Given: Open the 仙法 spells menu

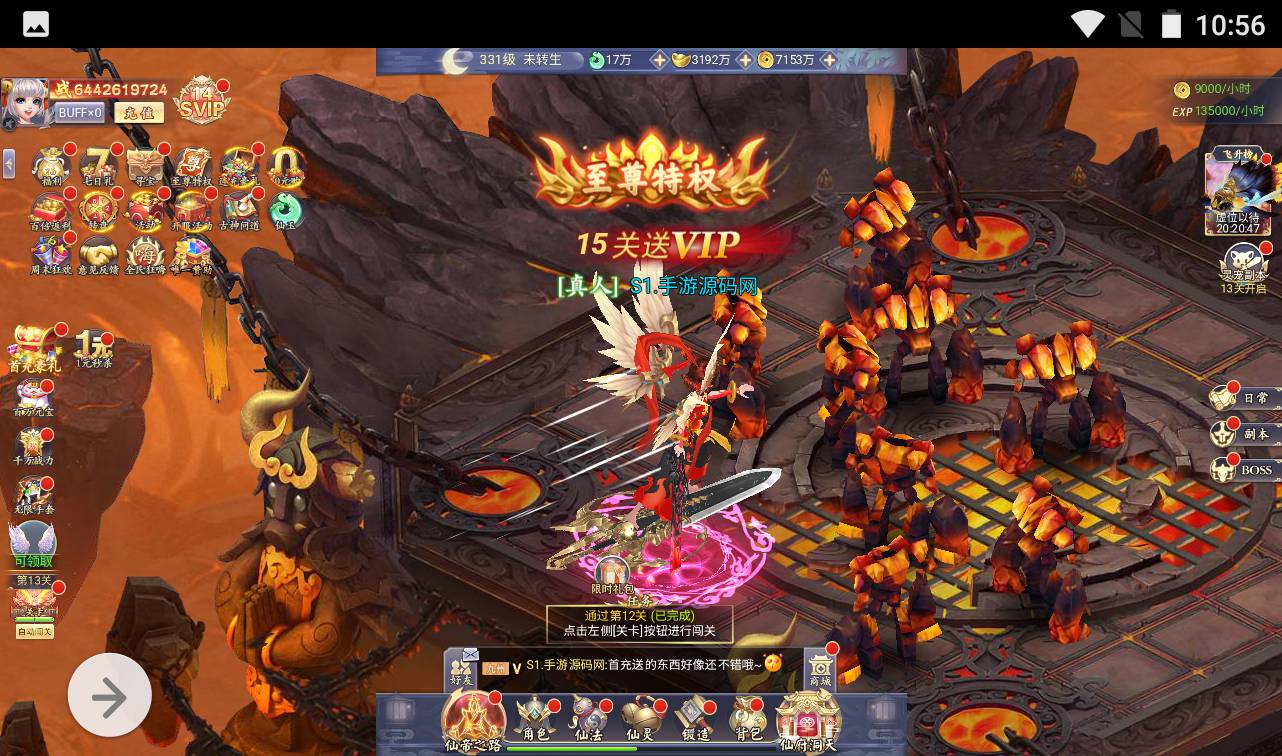Looking at the screenshot, I should point(588,720).
